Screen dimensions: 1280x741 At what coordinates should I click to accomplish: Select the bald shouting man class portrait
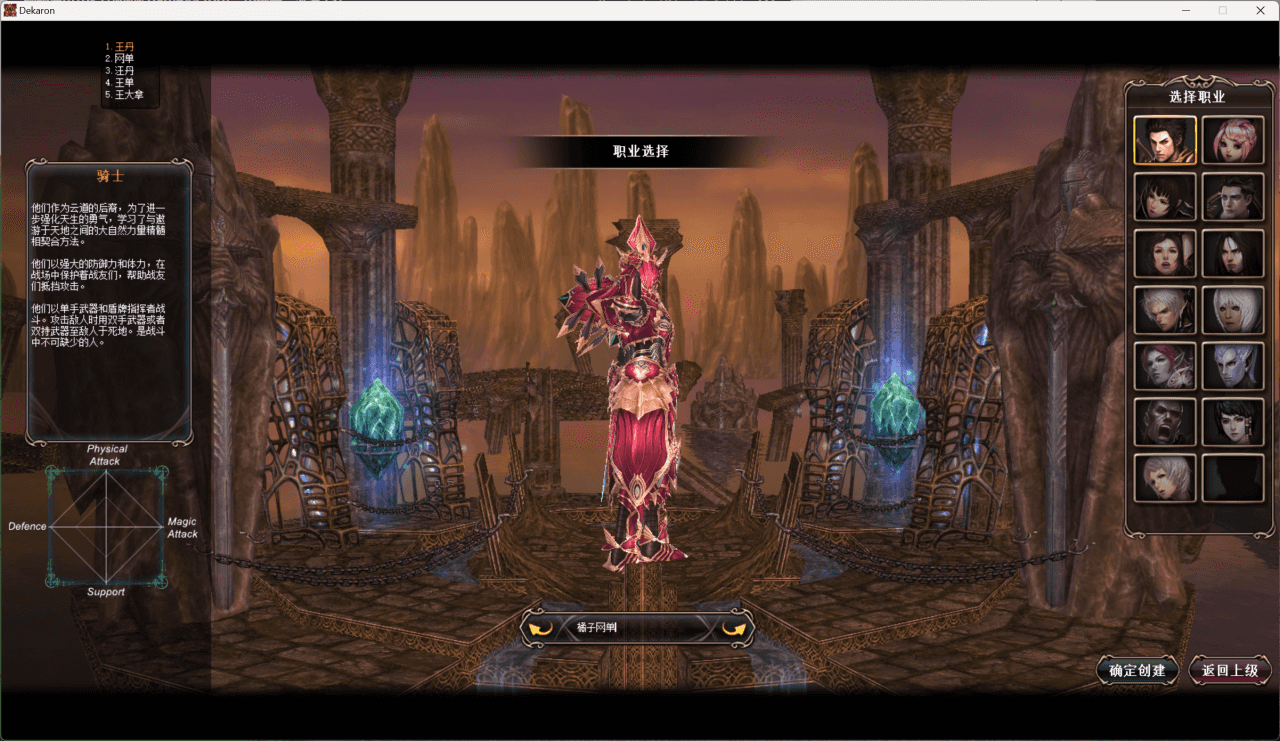[1165, 422]
